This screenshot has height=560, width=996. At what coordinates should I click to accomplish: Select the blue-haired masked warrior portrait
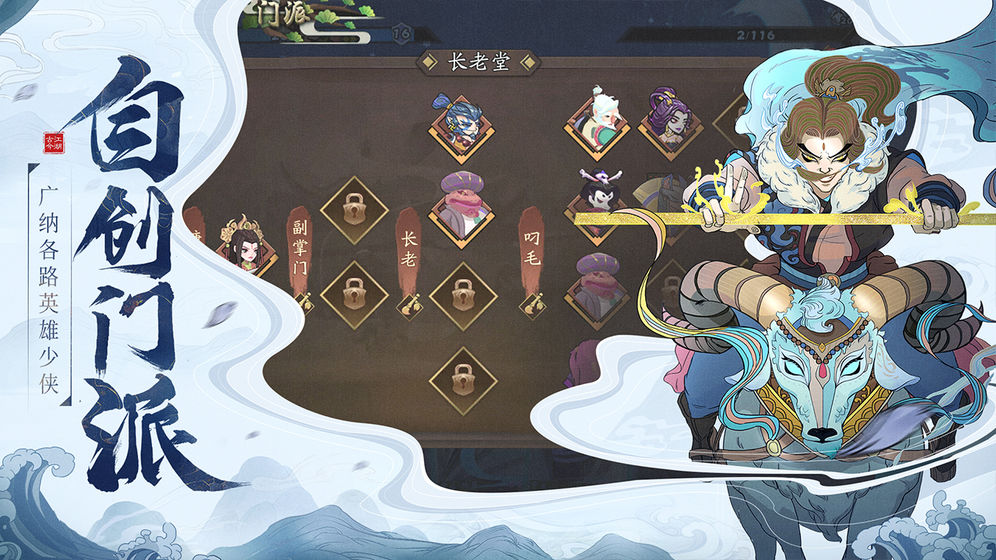pyautogui.click(x=461, y=127)
